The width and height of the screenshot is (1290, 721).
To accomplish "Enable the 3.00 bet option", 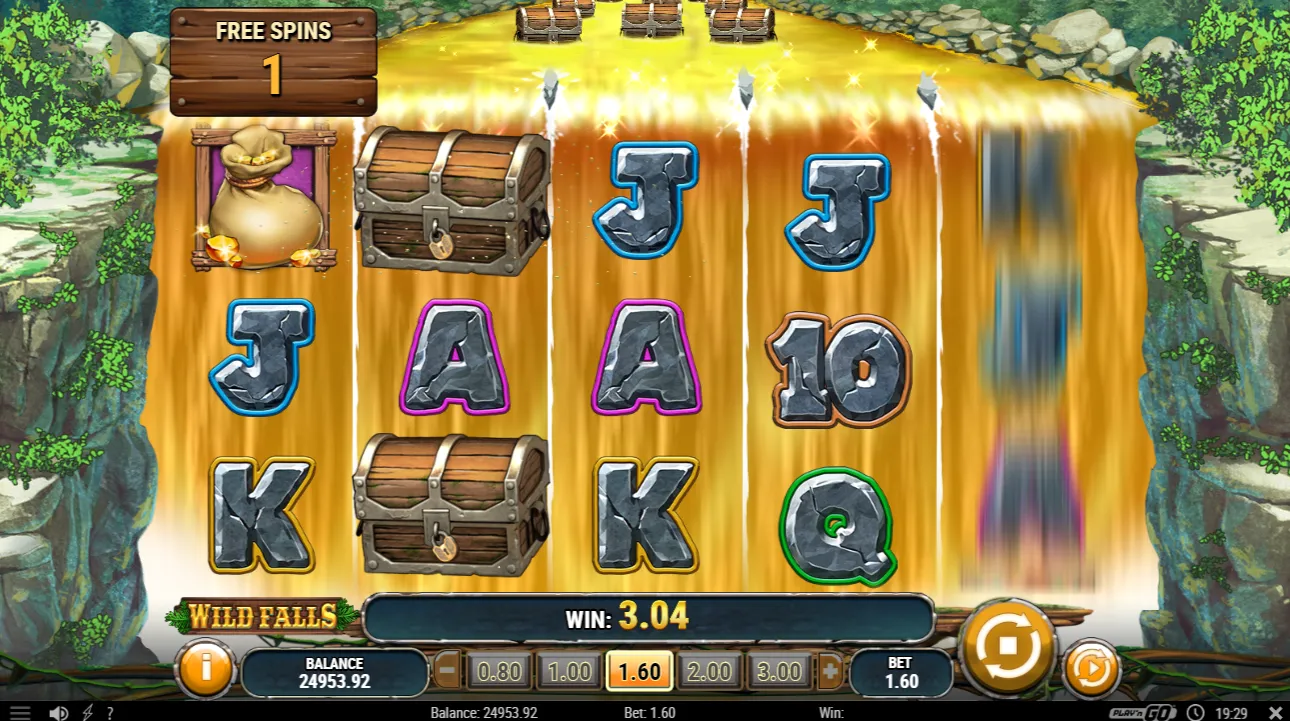I will point(780,671).
